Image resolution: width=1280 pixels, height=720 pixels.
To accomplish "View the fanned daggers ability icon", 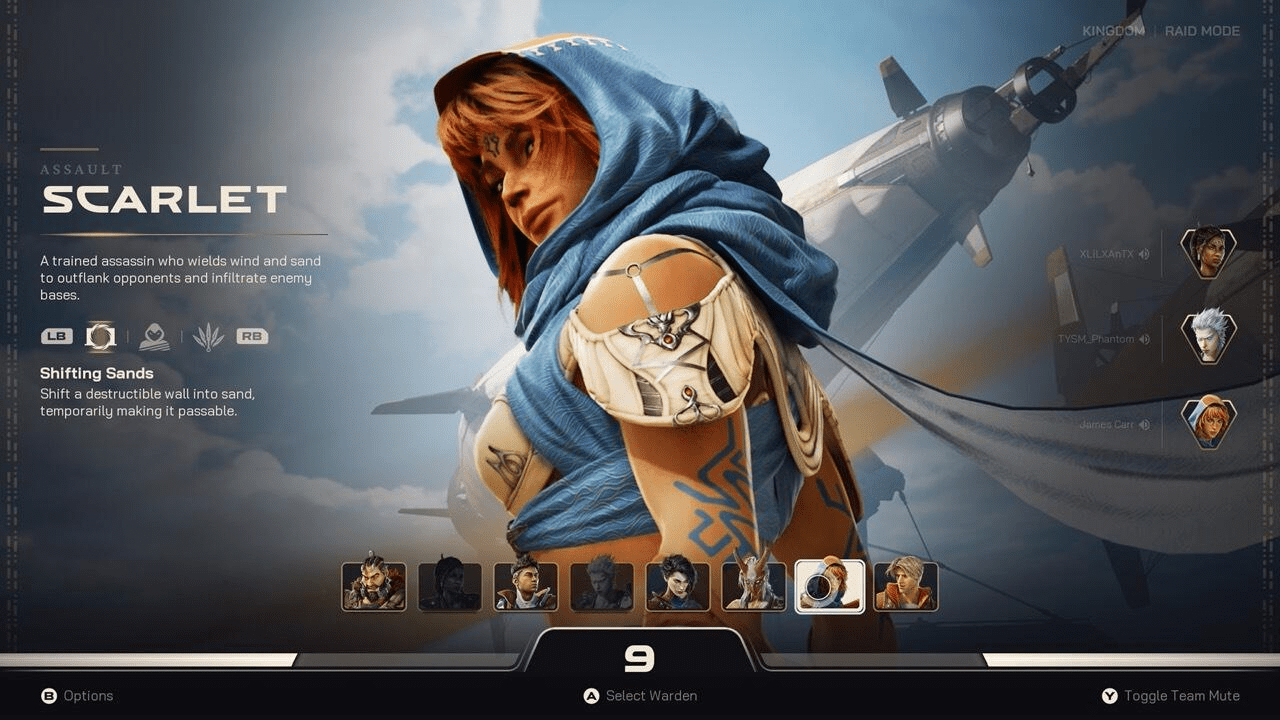I will pyautogui.click(x=208, y=337).
